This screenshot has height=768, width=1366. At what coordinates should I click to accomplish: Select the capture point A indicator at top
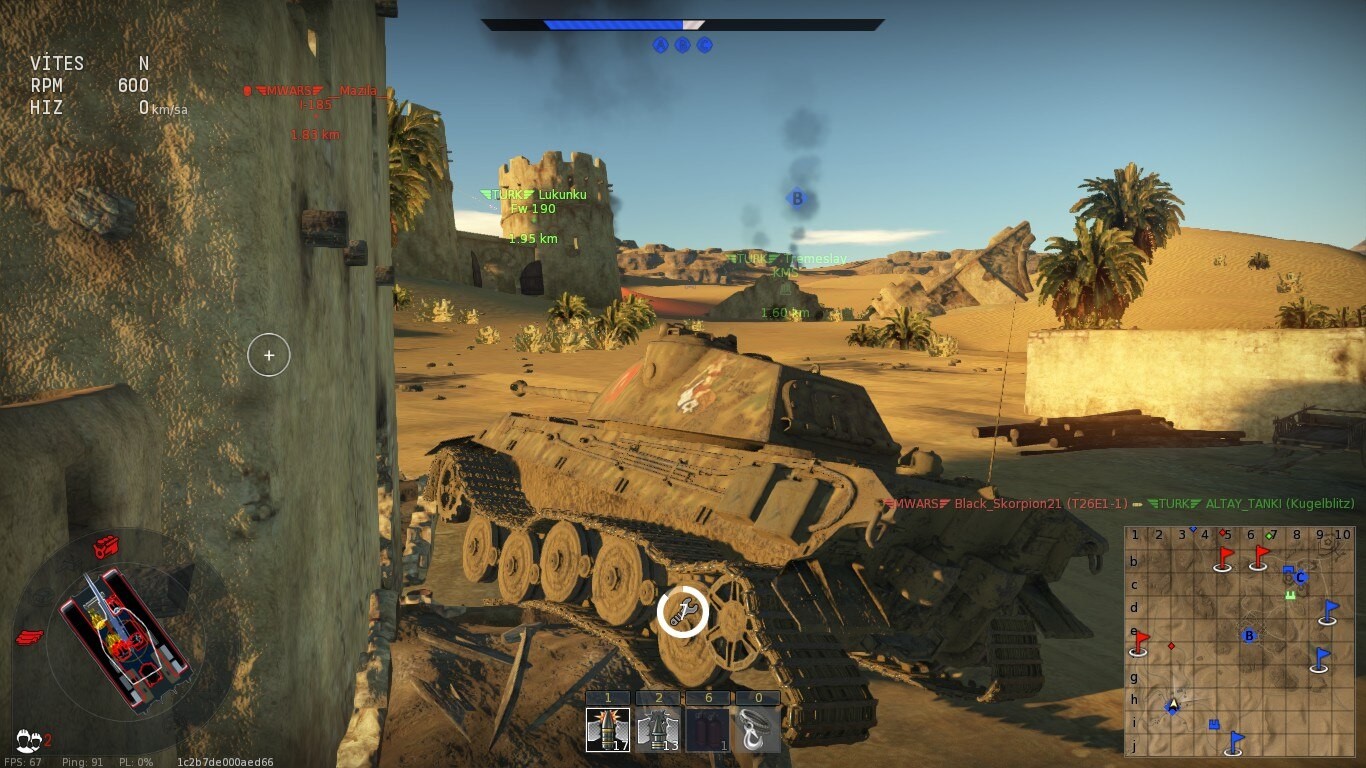(x=660, y=45)
